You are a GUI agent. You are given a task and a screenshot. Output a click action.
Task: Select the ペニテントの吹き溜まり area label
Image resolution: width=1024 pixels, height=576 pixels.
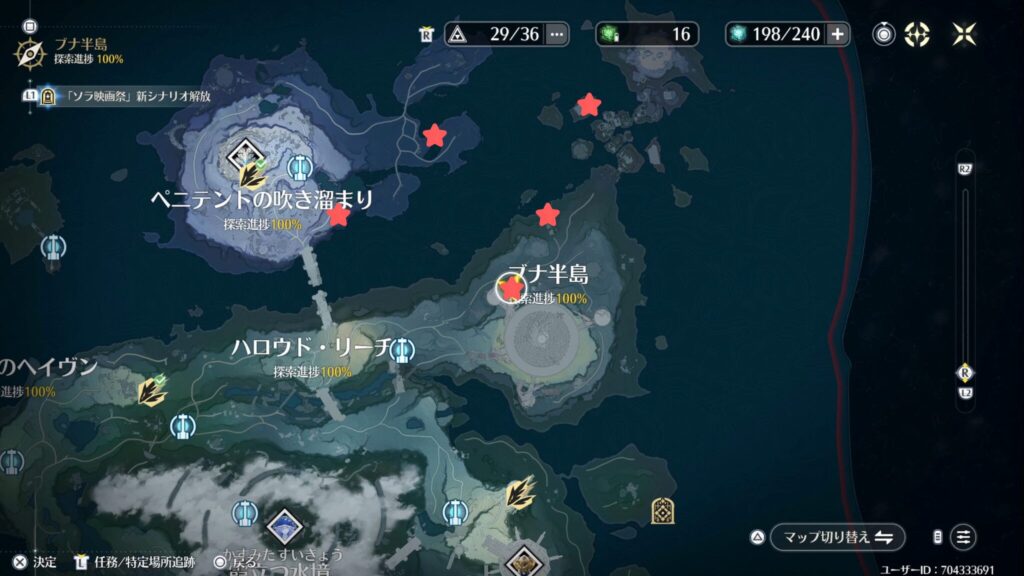click(261, 200)
